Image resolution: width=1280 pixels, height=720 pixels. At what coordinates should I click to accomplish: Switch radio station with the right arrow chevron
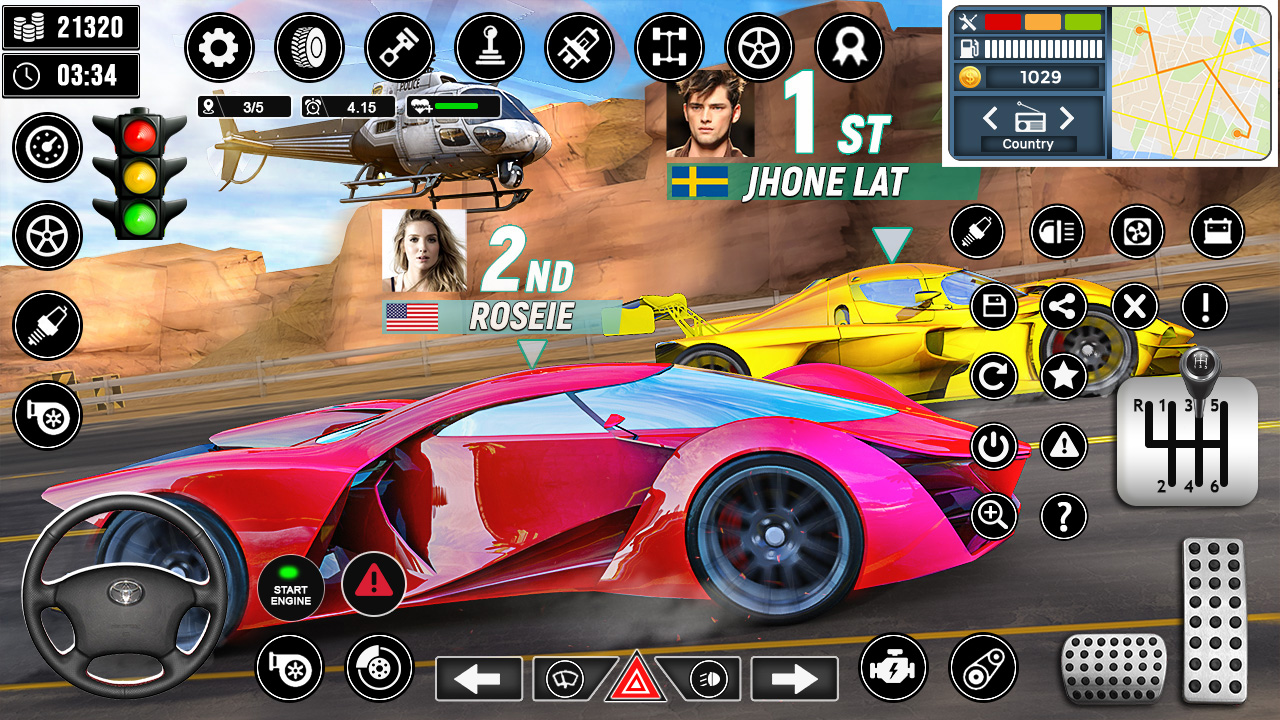click(1068, 119)
